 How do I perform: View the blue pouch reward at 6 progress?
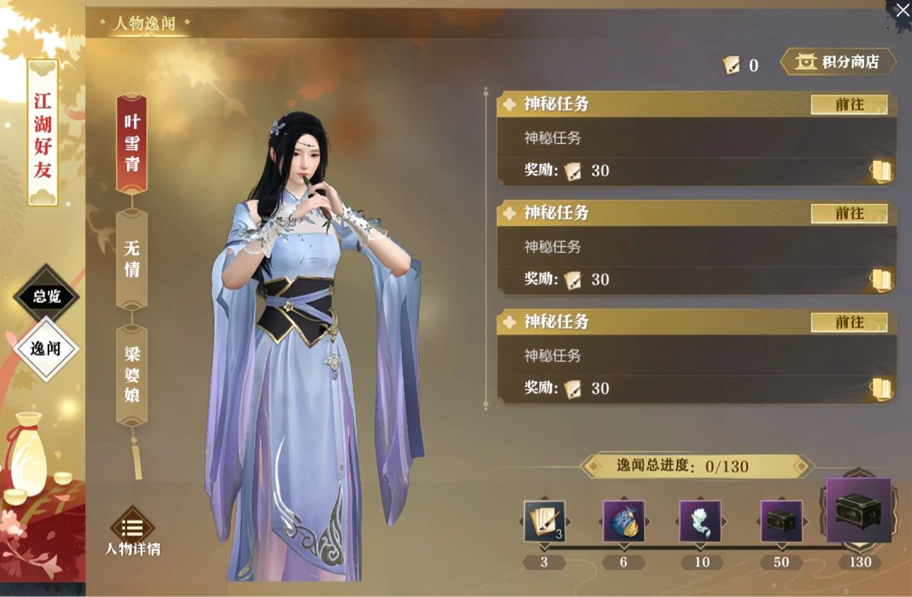point(623,521)
